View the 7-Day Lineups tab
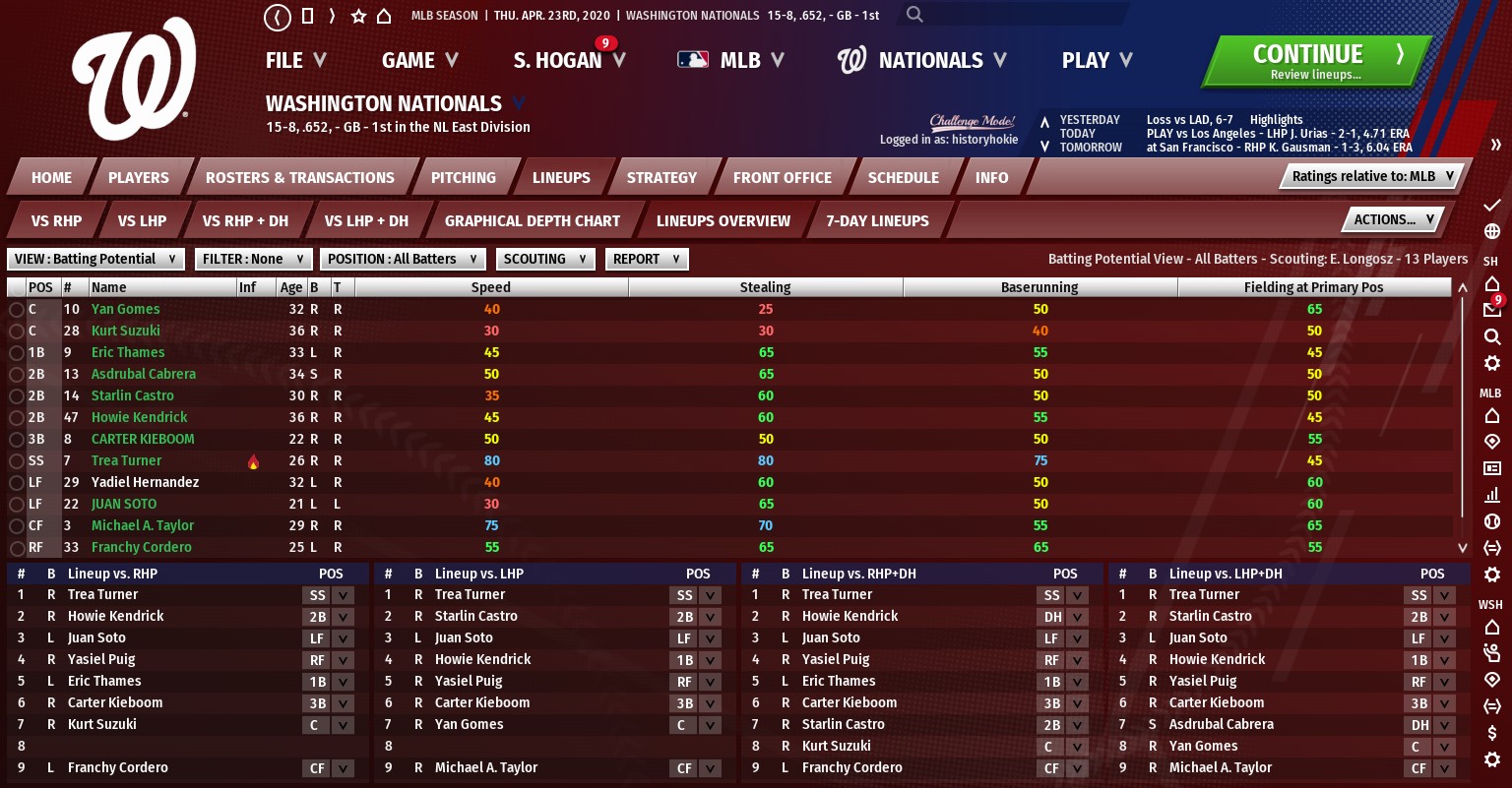1512x788 pixels. [x=877, y=221]
